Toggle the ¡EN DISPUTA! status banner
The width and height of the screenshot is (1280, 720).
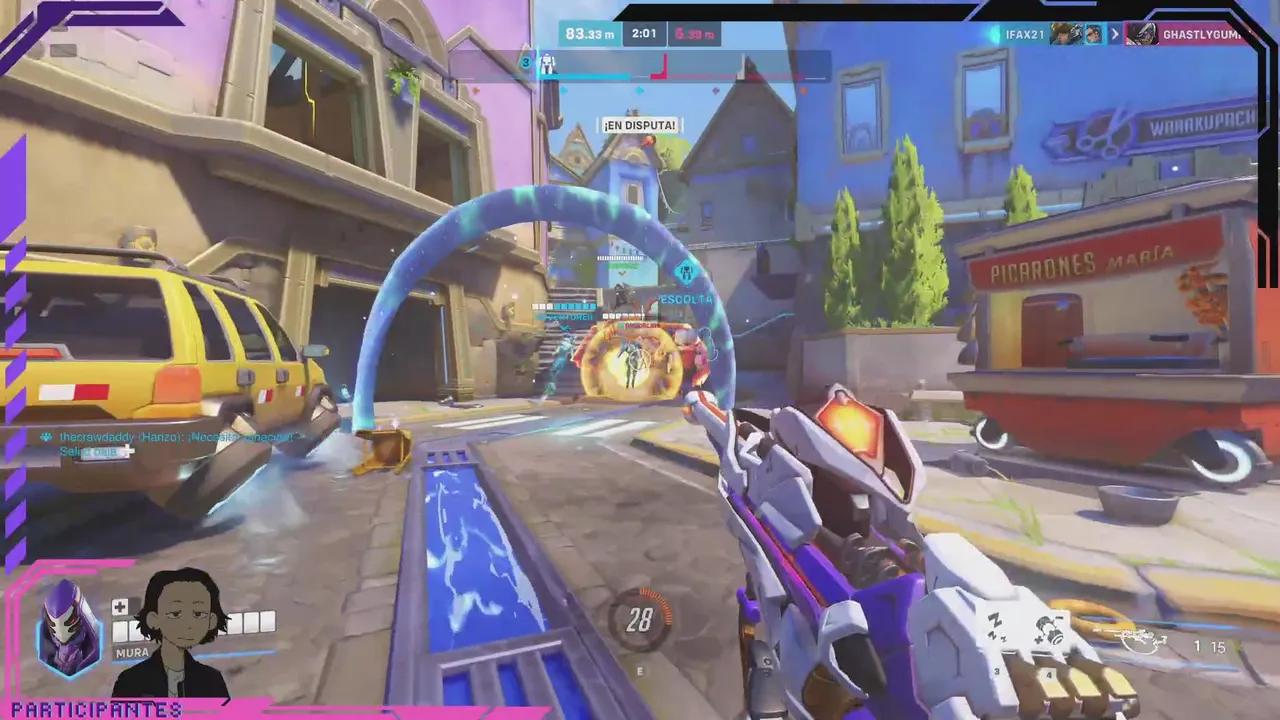pyautogui.click(x=640, y=125)
